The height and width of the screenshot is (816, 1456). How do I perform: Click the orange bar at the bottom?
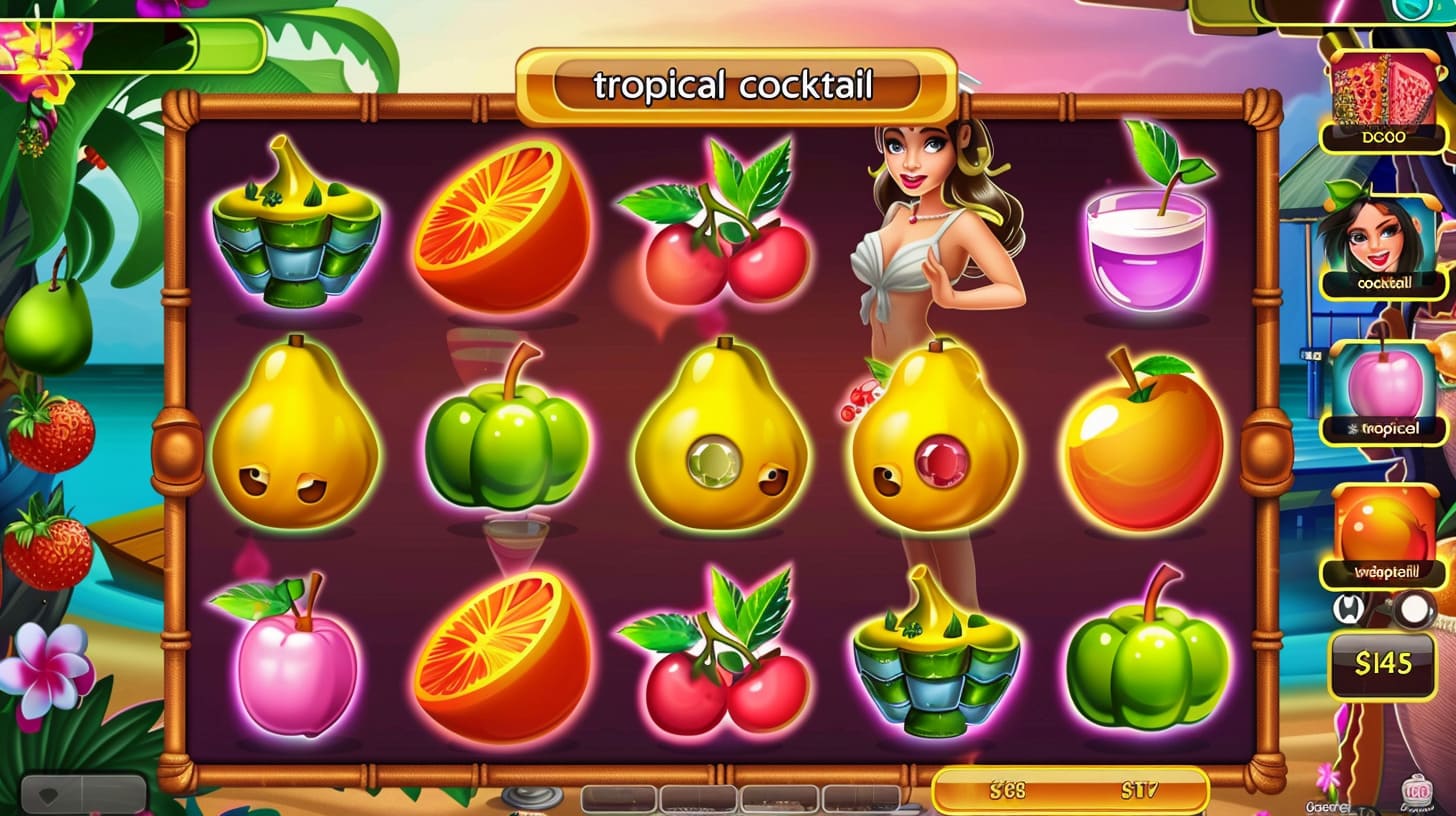[x=1069, y=791]
